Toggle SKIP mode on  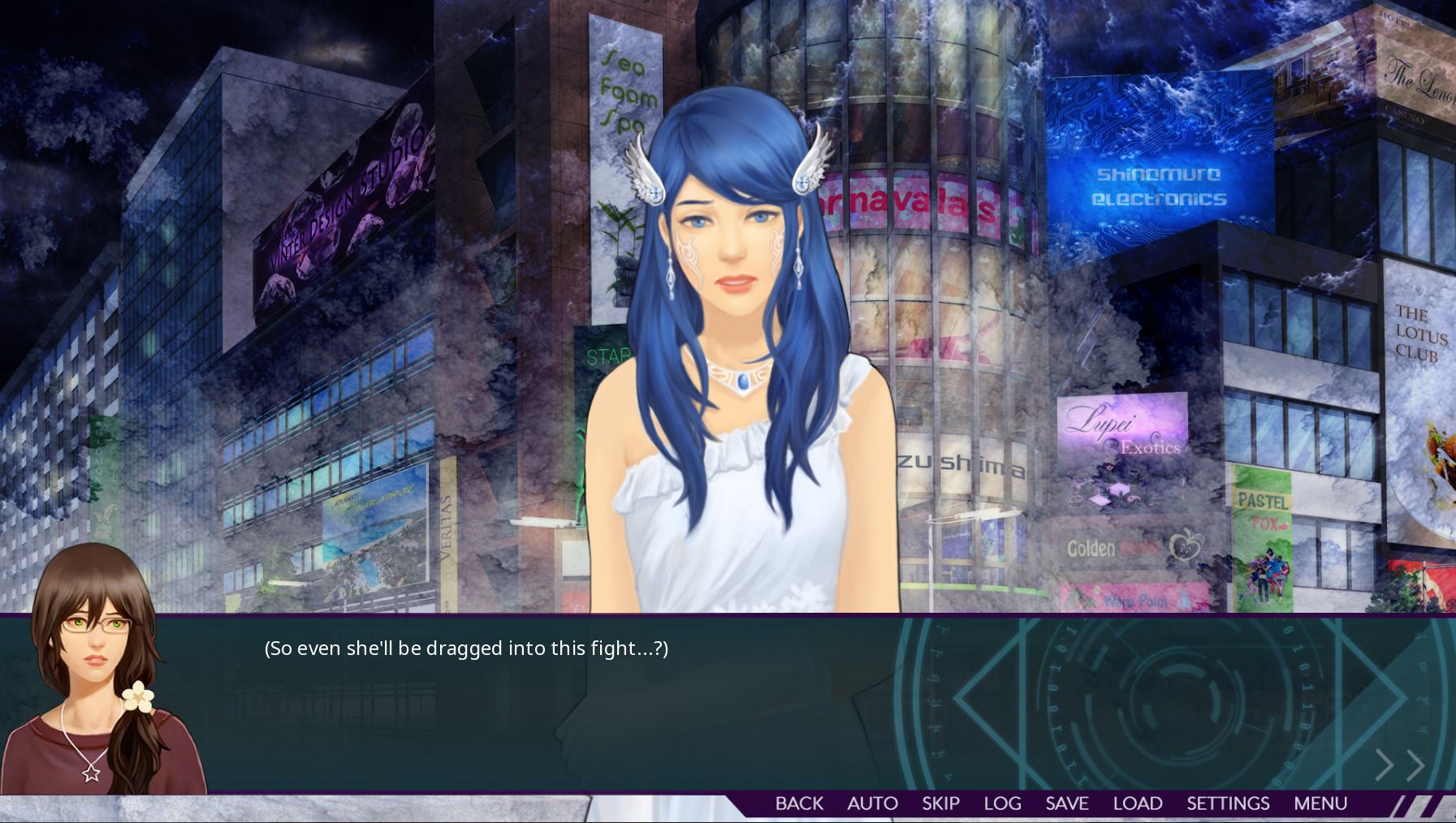(939, 804)
